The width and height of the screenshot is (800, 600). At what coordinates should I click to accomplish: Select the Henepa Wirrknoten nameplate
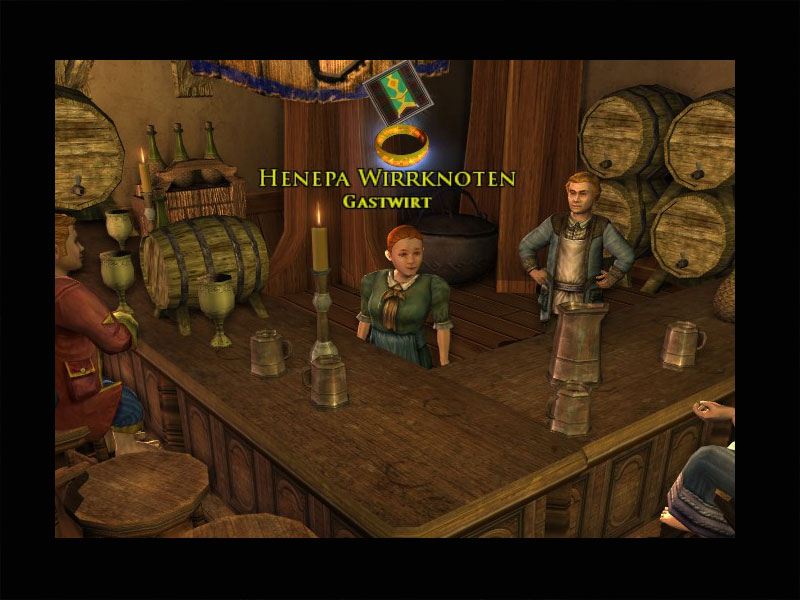point(387,179)
